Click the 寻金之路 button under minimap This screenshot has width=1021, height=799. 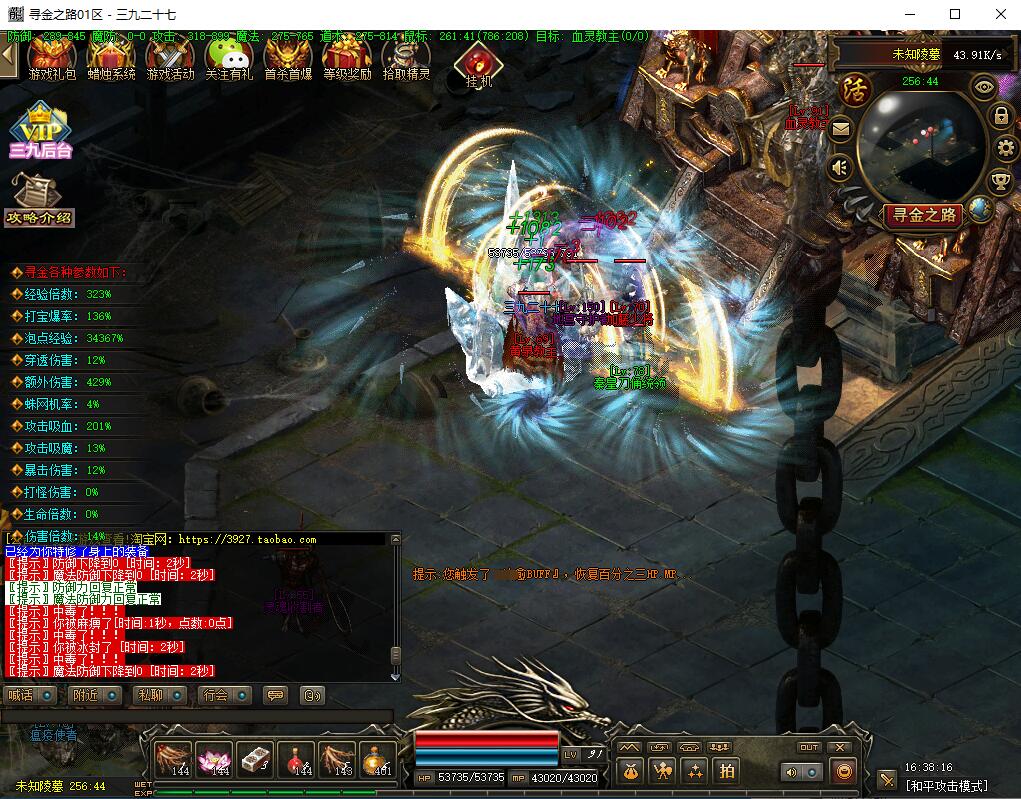click(x=923, y=214)
